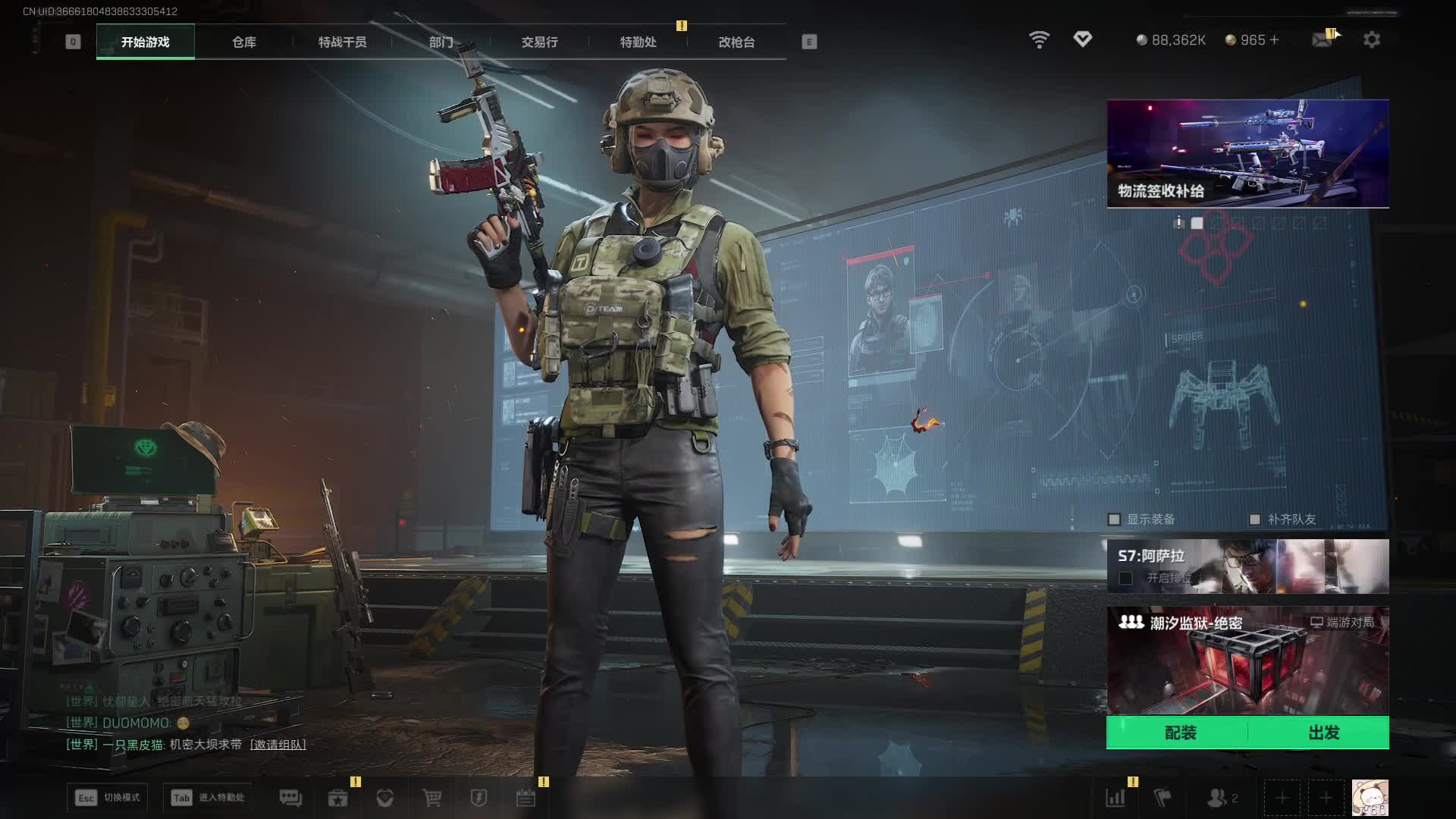Open the 特战干员 tab
The image size is (1456, 819).
point(342,42)
